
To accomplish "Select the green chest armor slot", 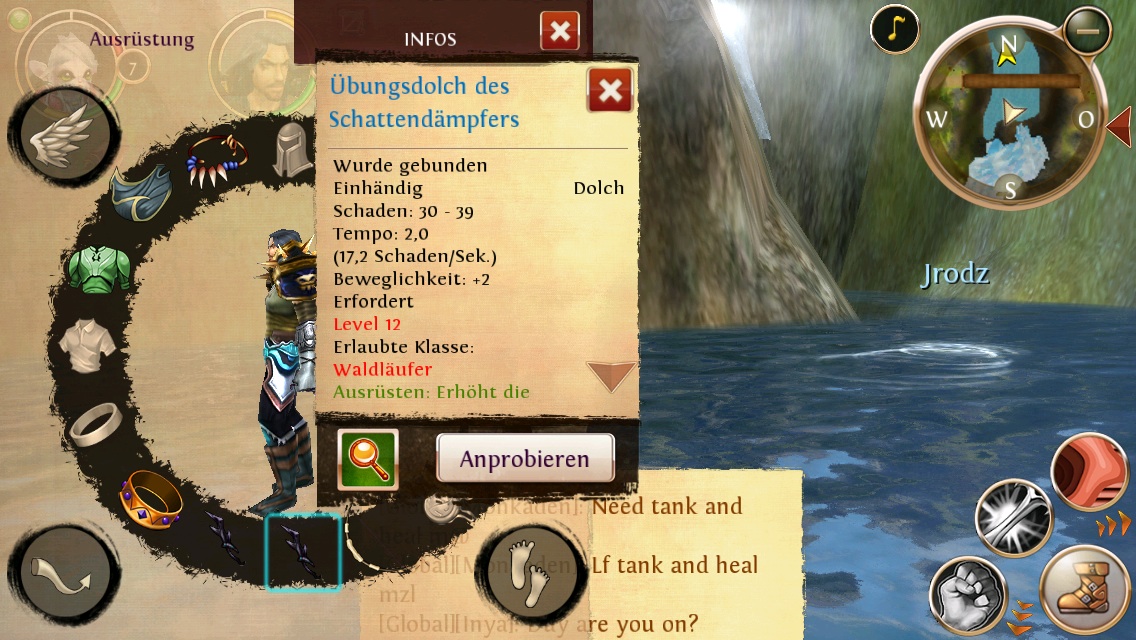I will pos(99,267).
